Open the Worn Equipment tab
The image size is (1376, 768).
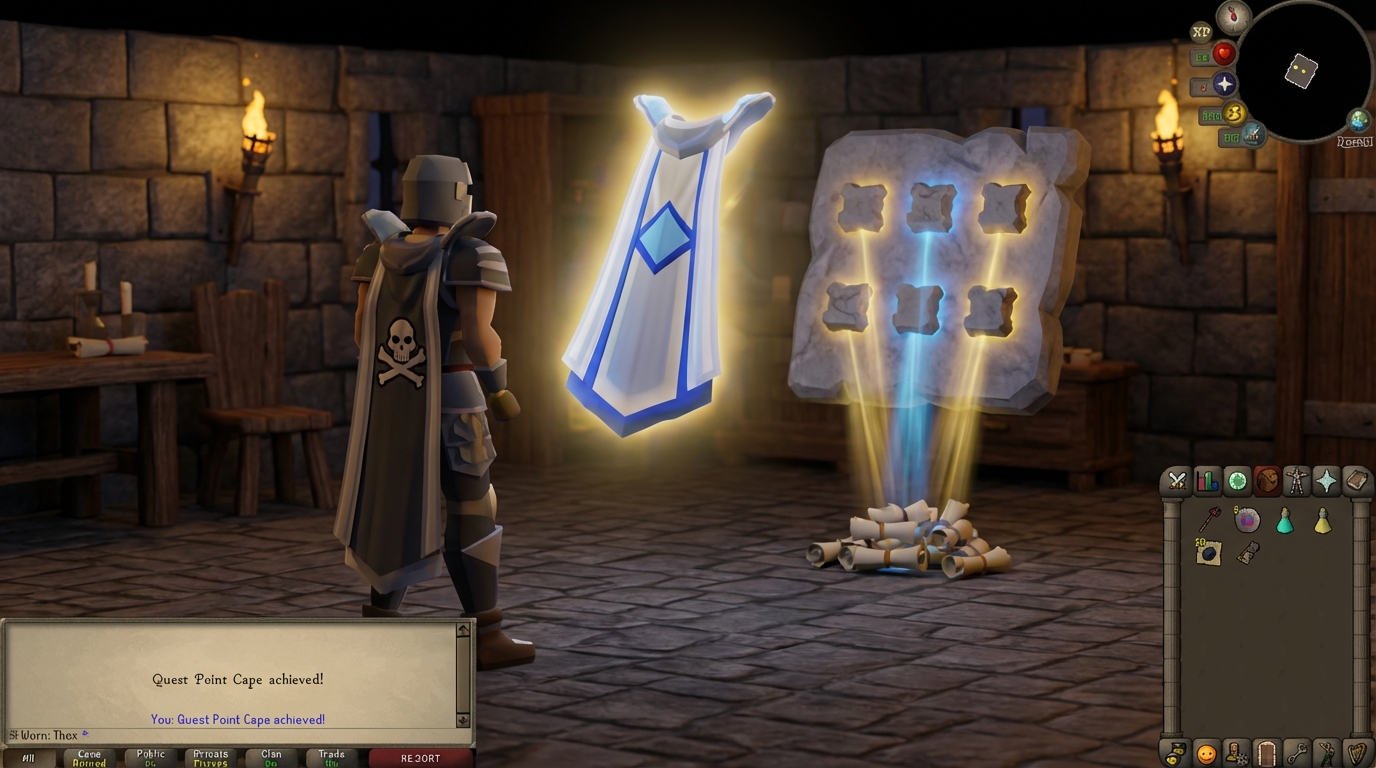1296,481
